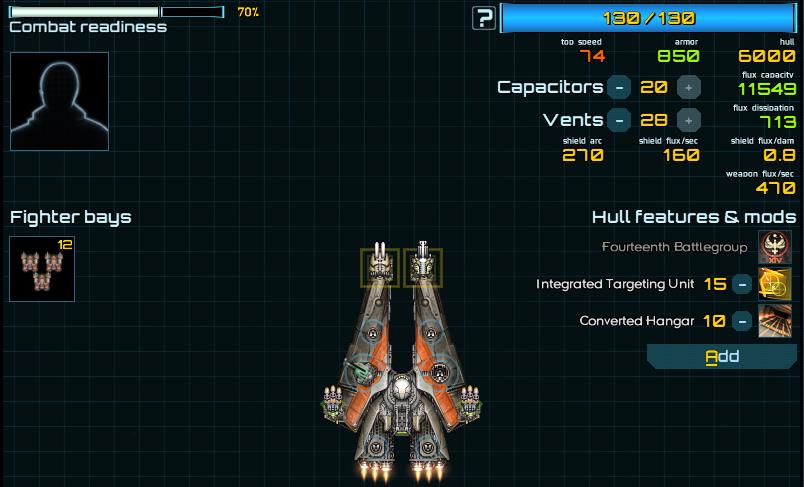Select the fighter bay wing slot

[x=42, y=269]
